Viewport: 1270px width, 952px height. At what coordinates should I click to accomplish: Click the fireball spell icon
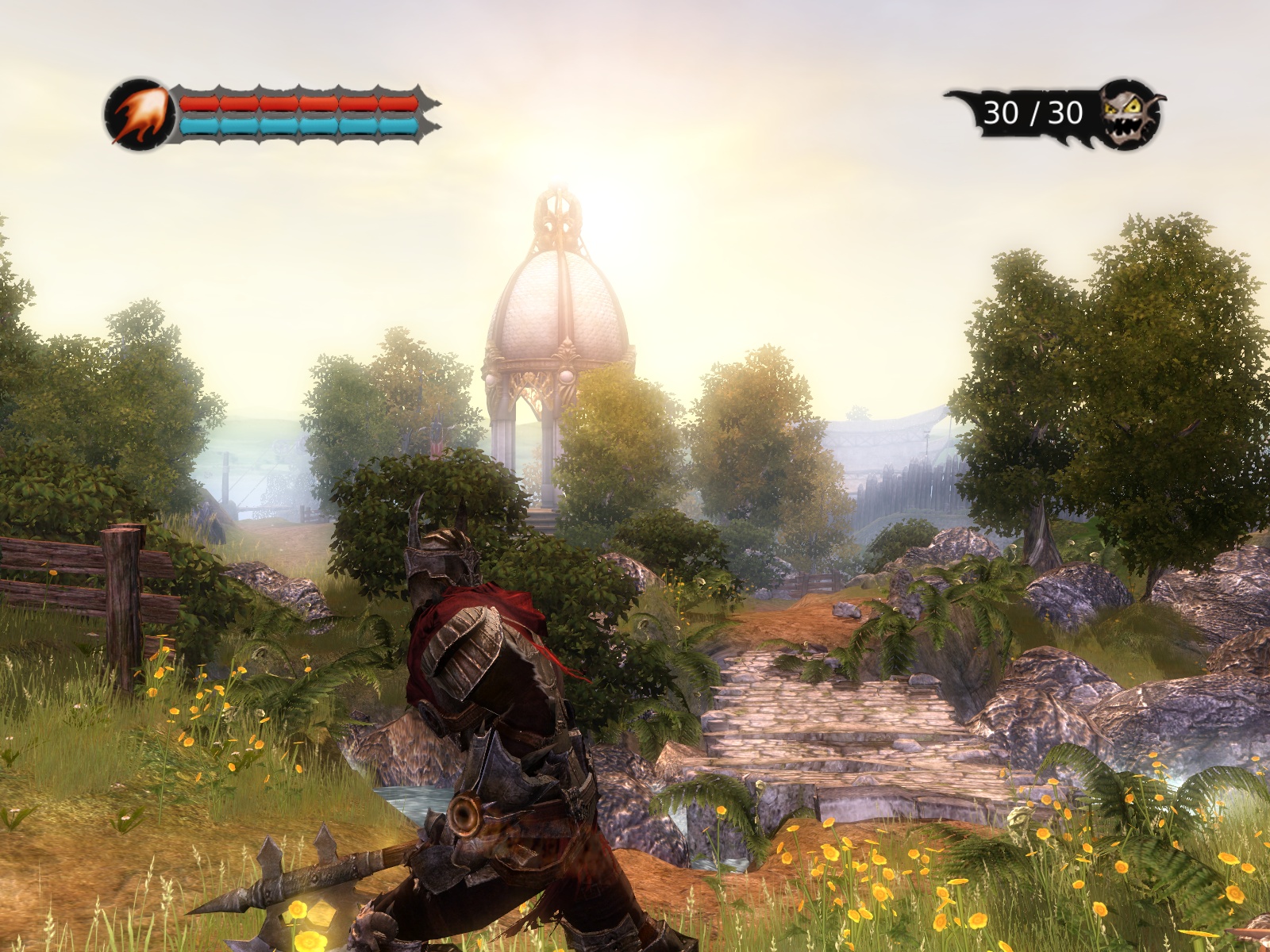[x=139, y=115]
